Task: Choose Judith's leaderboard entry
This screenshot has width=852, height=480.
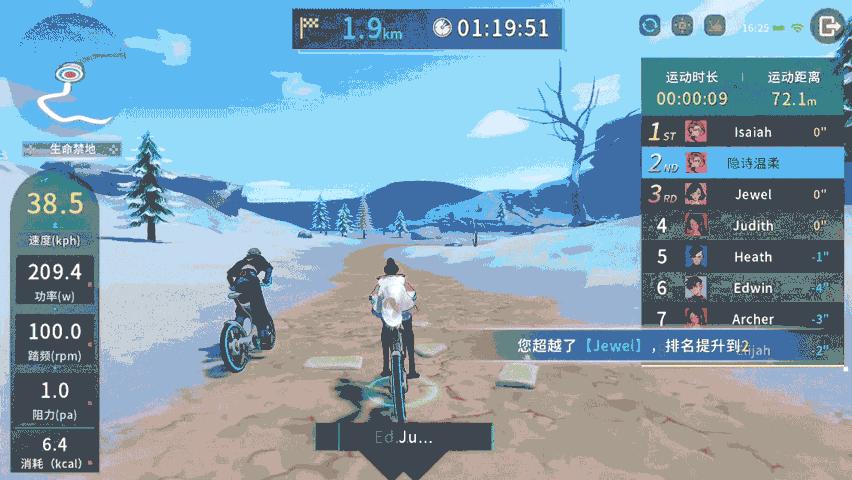Action: pyautogui.click(x=742, y=226)
